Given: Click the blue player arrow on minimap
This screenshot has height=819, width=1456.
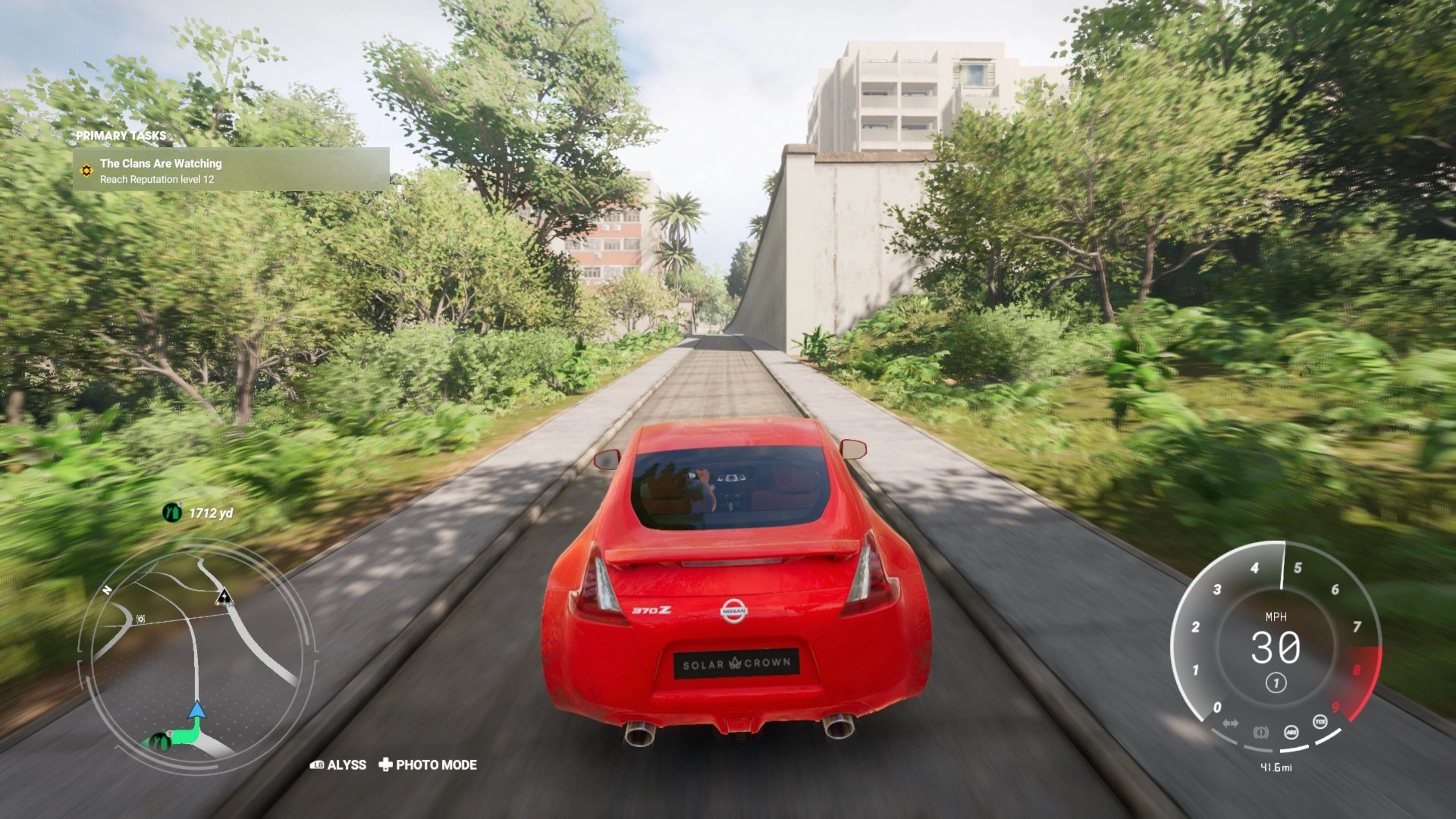Looking at the screenshot, I should pyautogui.click(x=197, y=711).
